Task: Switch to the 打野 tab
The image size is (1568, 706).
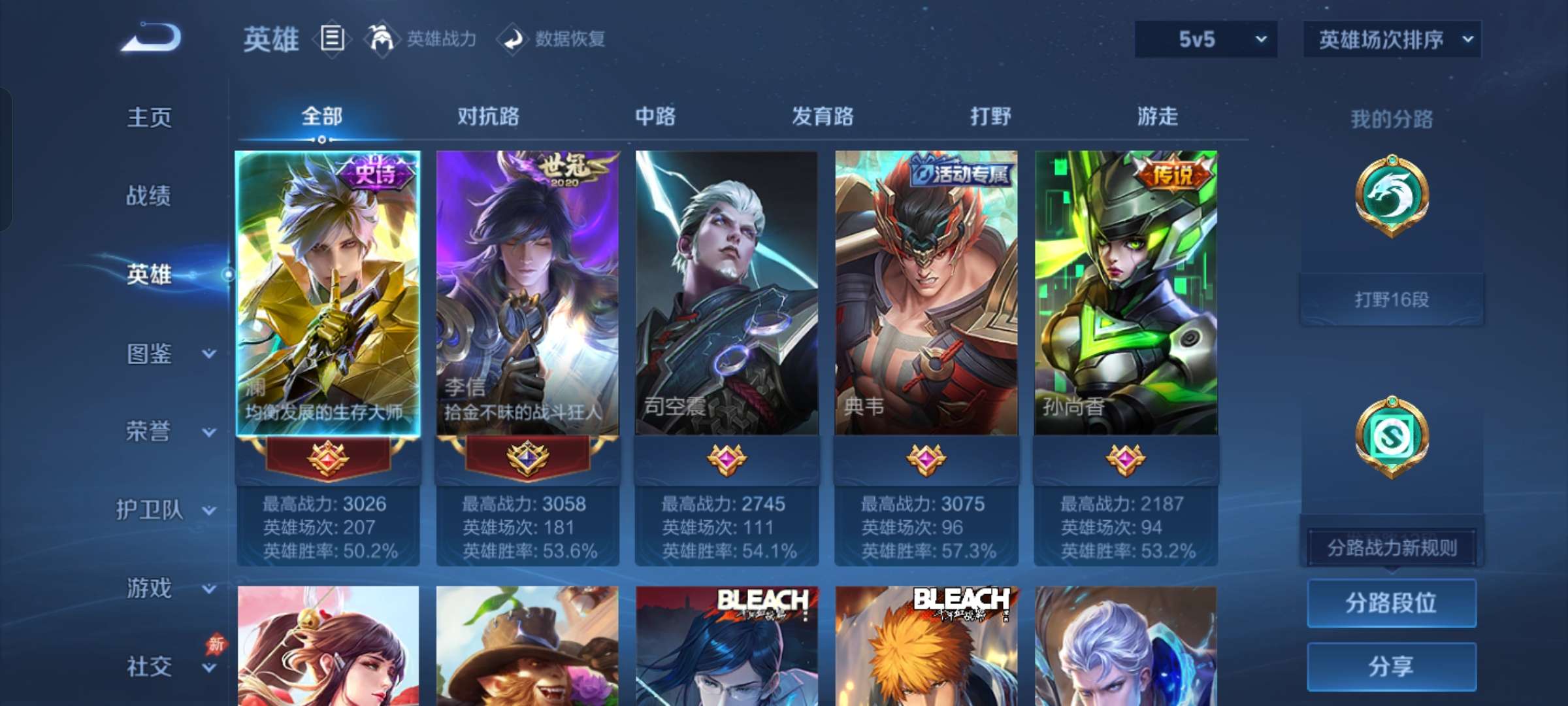Action: [990, 118]
